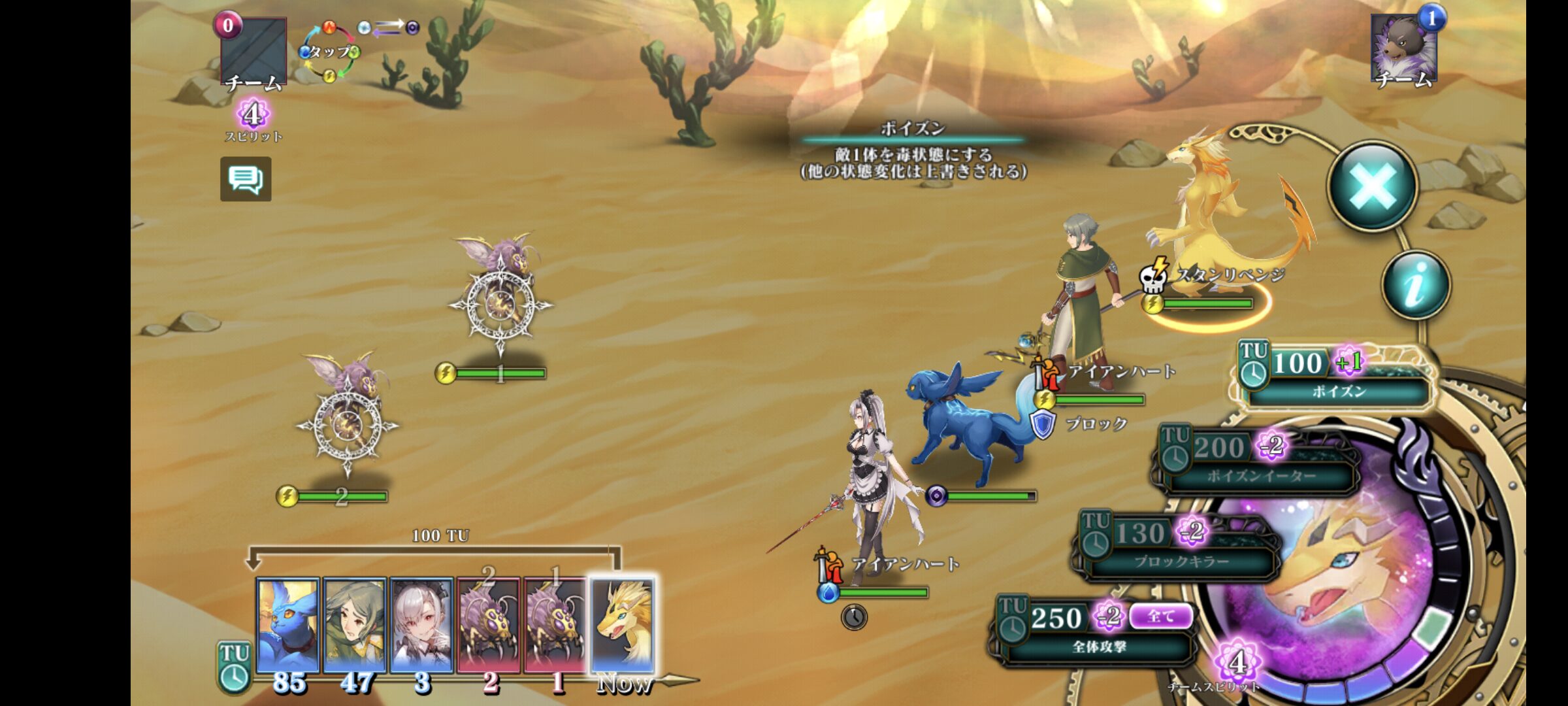Select the blue beast turn card
Image resolution: width=1568 pixels, height=706 pixels.
pyautogui.click(x=288, y=625)
